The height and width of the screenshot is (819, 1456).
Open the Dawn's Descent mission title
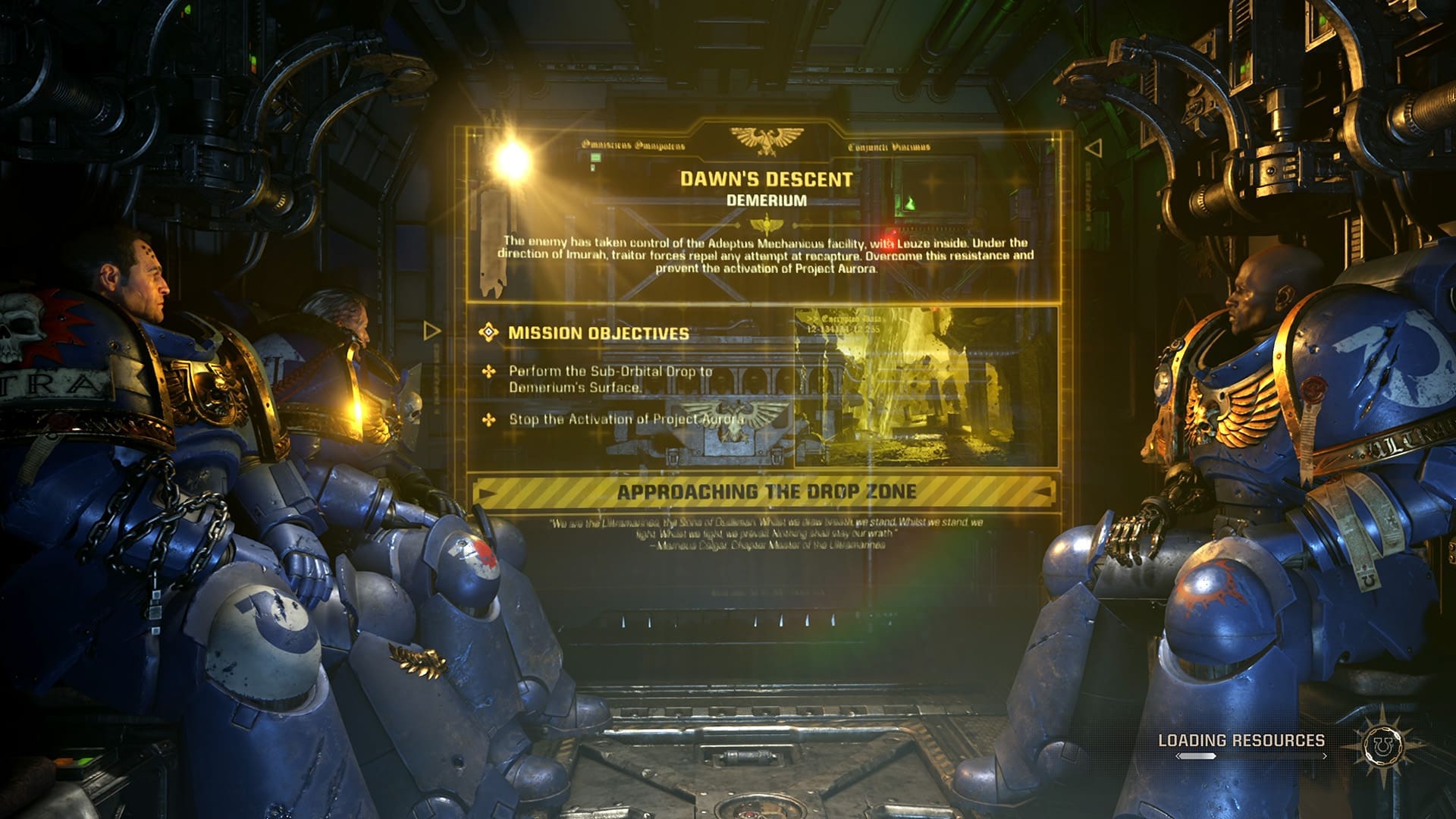[766, 180]
